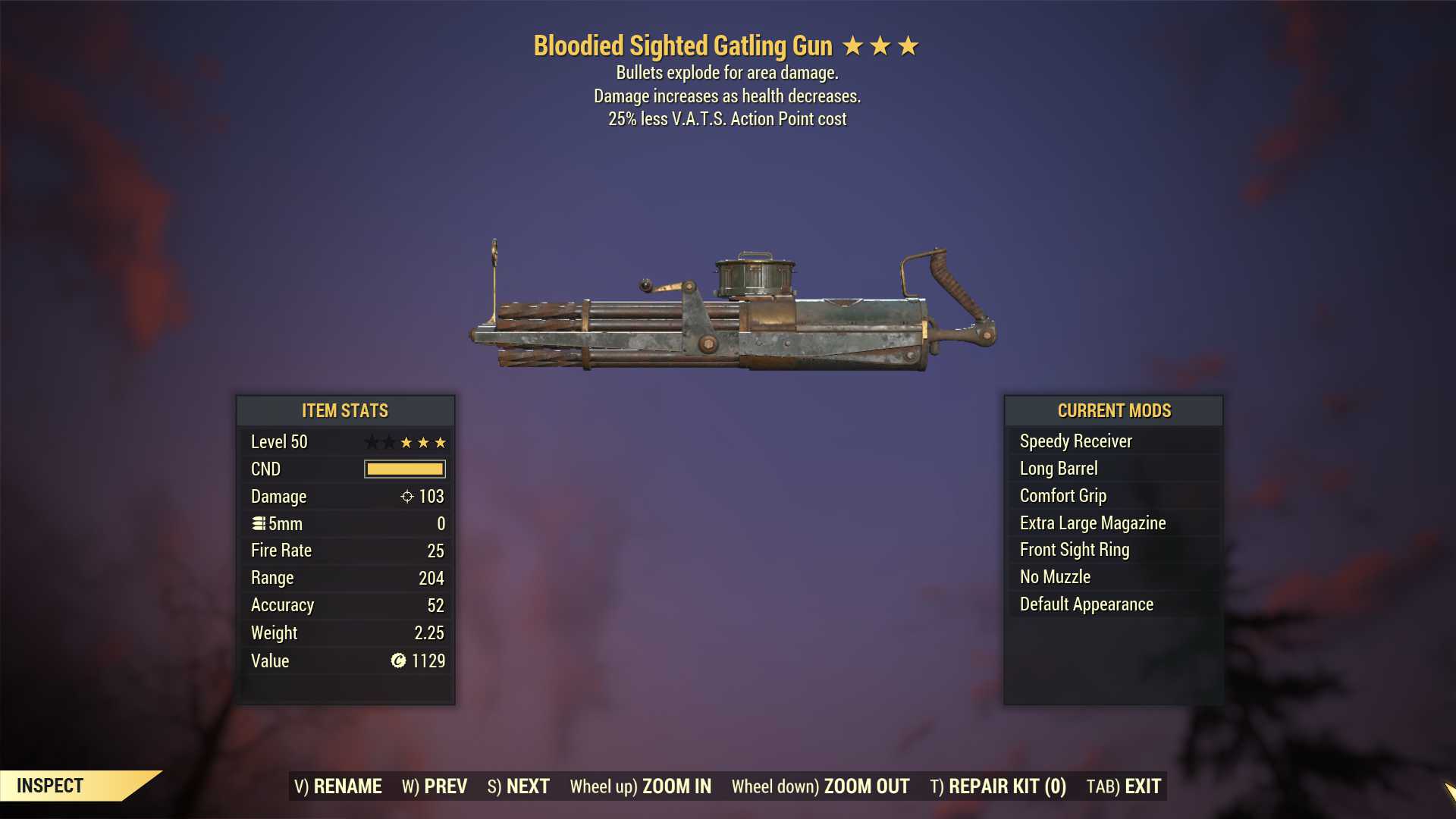Toggle the No Muzzle mod

(1055, 576)
